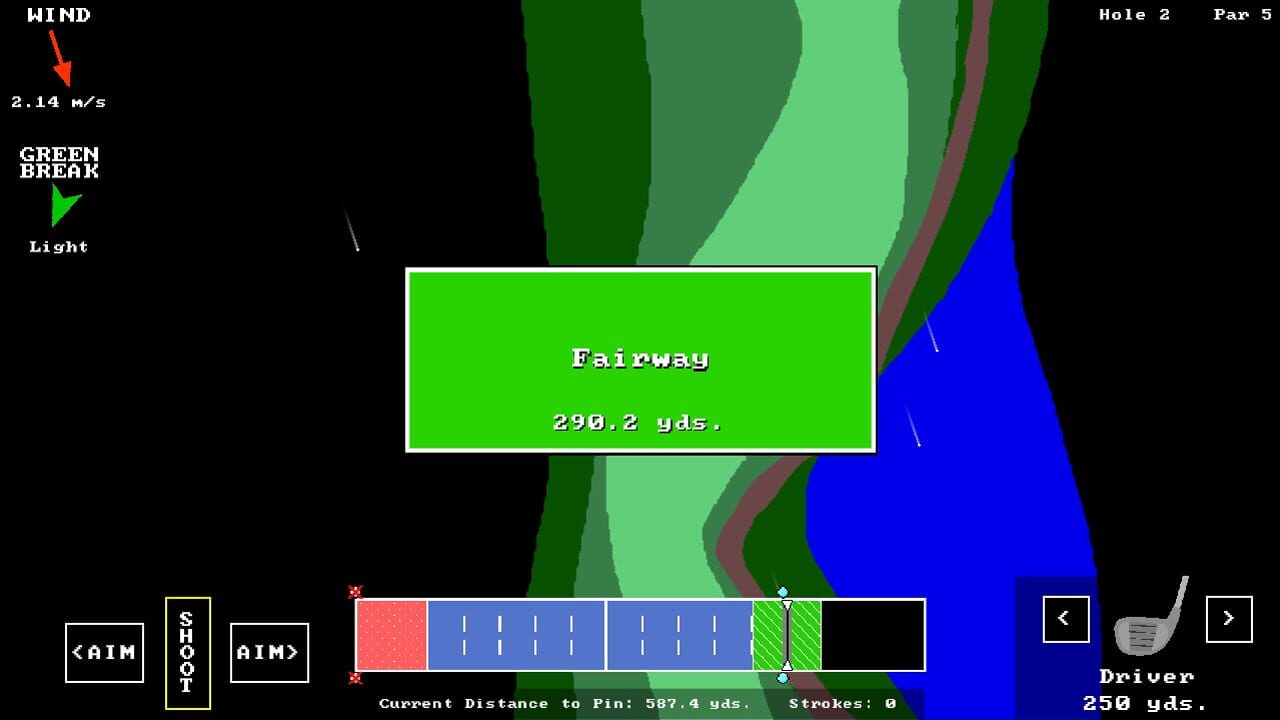Click the Hole 2 label
Image resolution: width=1280 pixels, height=720 pixels.
point(1135,14)
